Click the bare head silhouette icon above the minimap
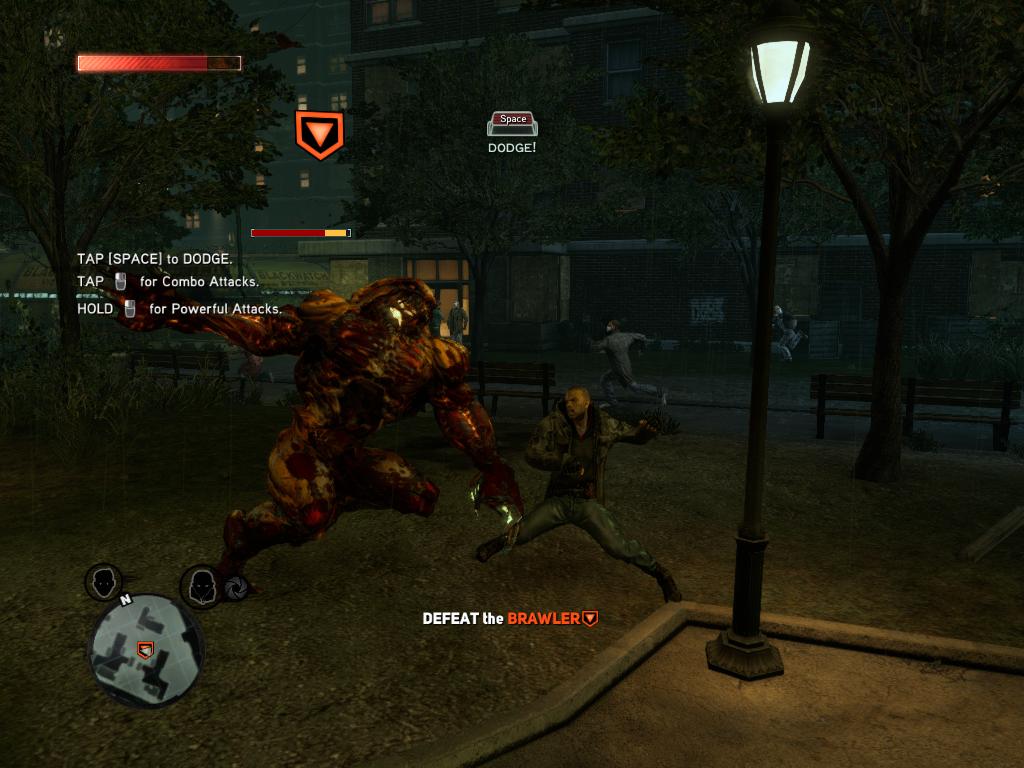 click(x=104, y=581)
